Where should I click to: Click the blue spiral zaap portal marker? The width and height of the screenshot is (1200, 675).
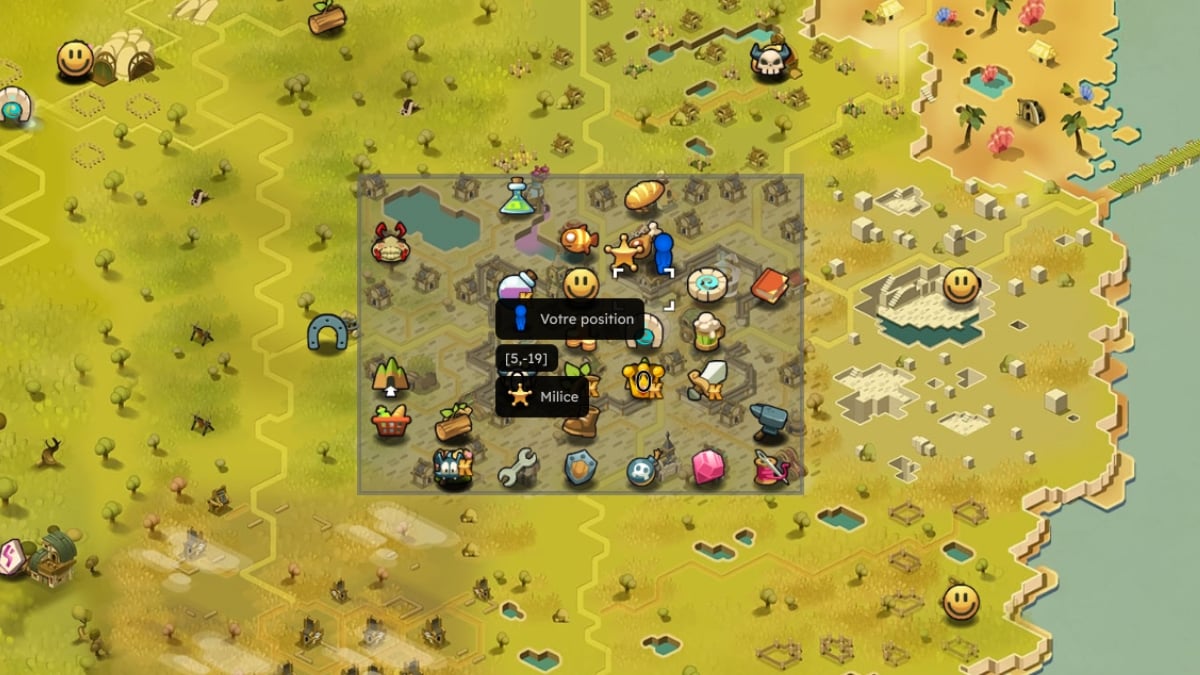point(706,285)
